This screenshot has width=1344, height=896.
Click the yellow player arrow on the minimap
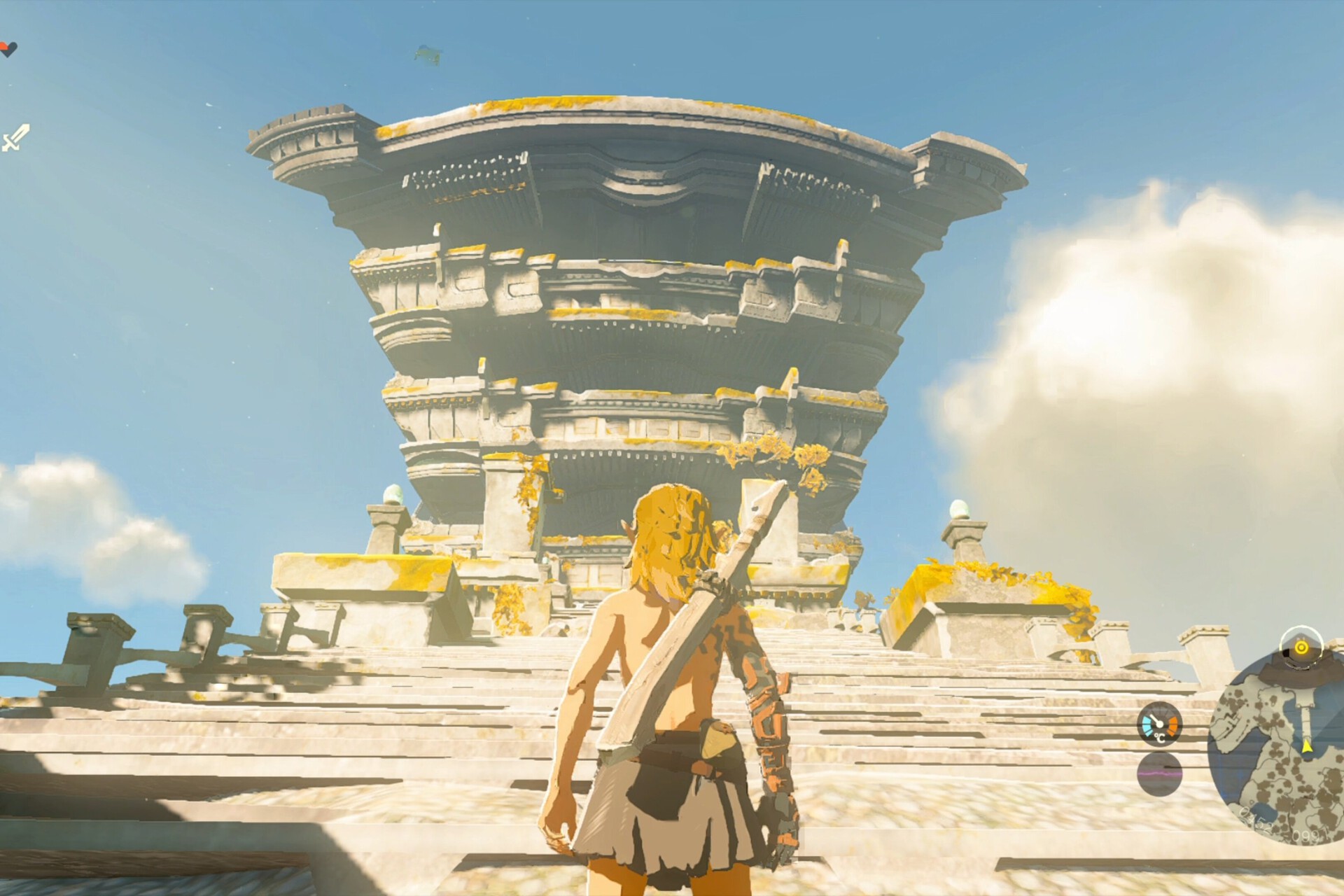click(x=1306, y=746)
